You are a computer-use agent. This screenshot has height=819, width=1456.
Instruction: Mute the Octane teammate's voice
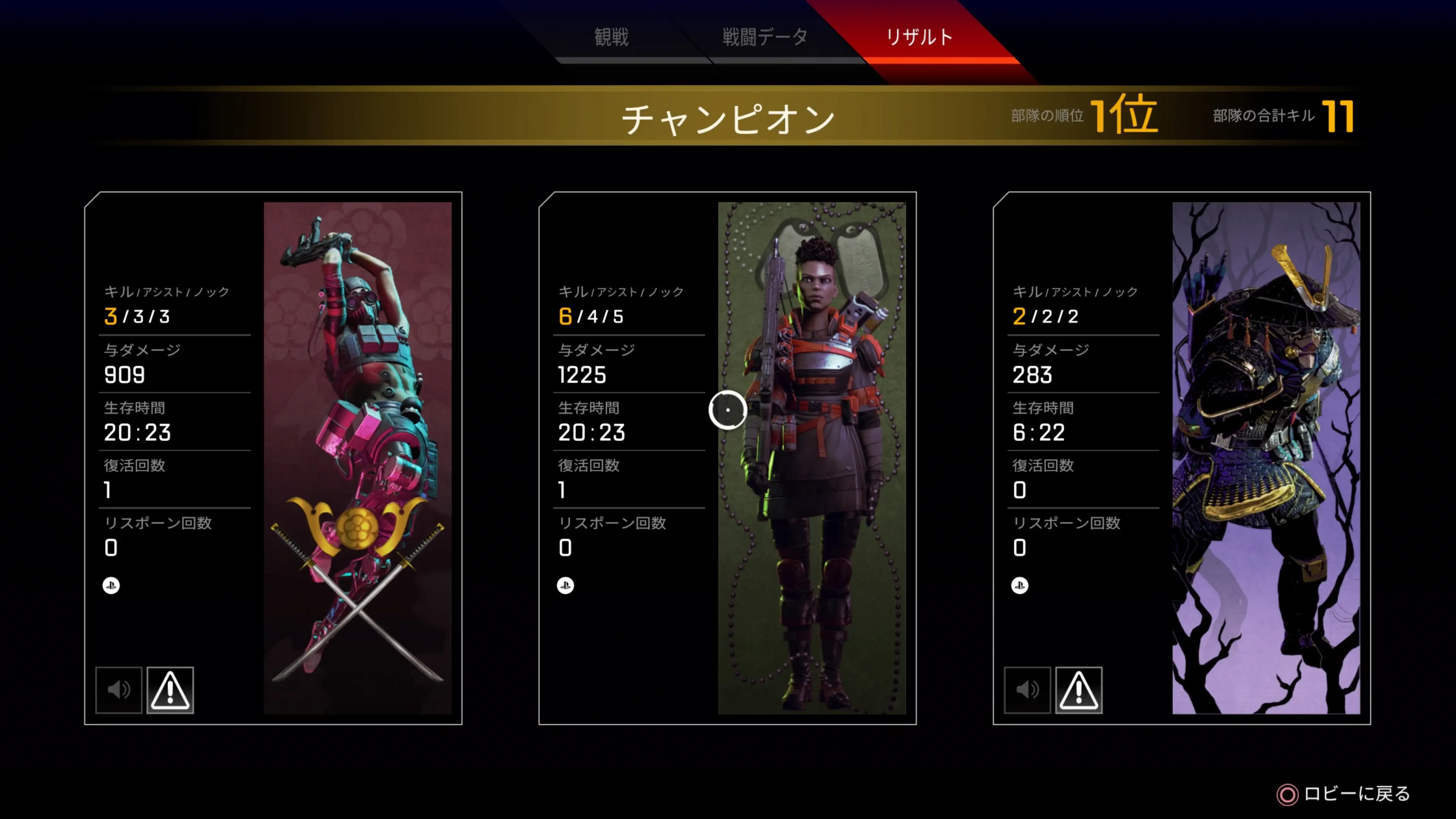coord(119,690)
